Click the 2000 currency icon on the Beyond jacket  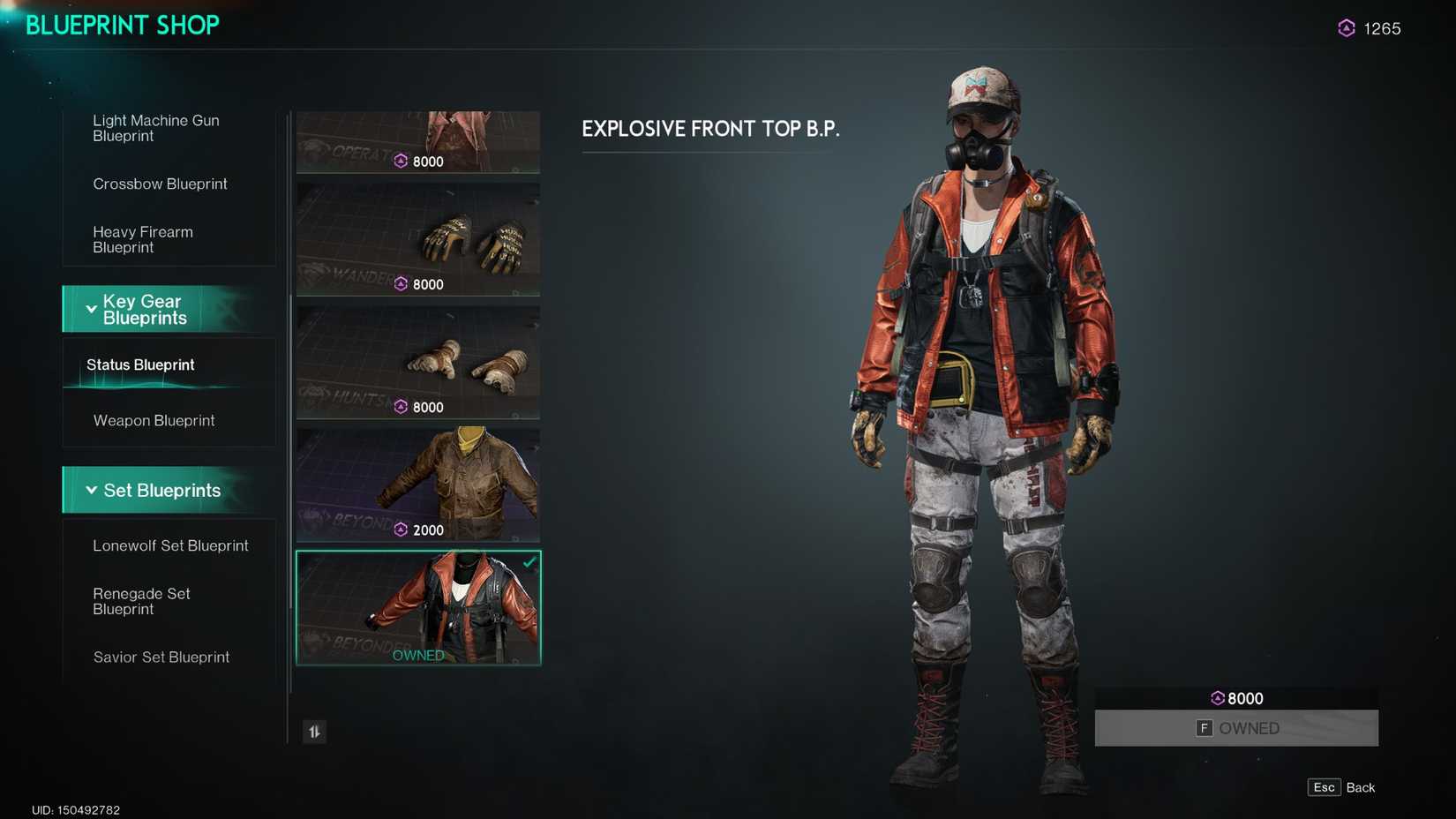(x=400, y=530)
